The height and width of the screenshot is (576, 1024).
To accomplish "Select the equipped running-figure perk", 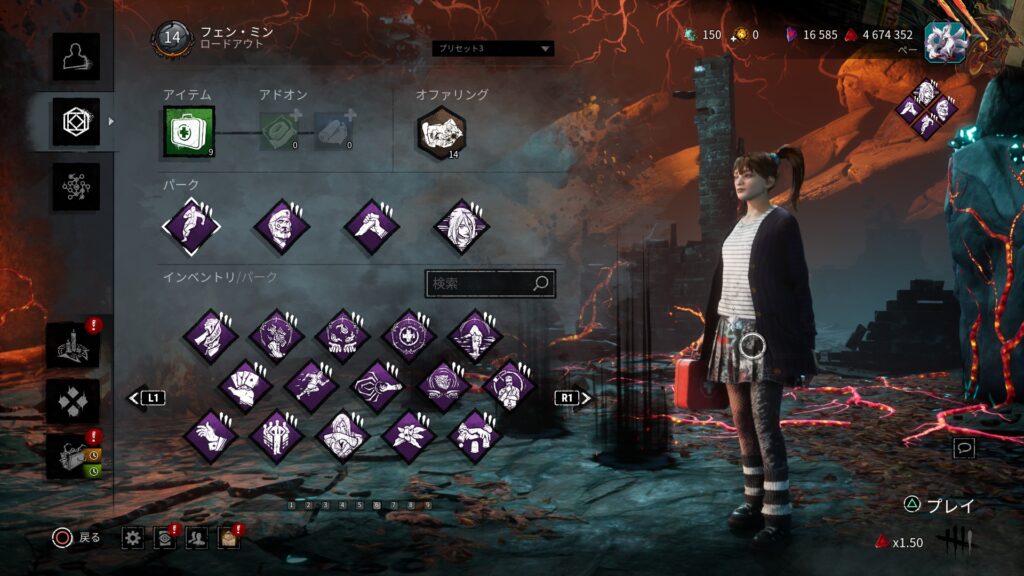I will pyautogui.click(x=191, y=226).
